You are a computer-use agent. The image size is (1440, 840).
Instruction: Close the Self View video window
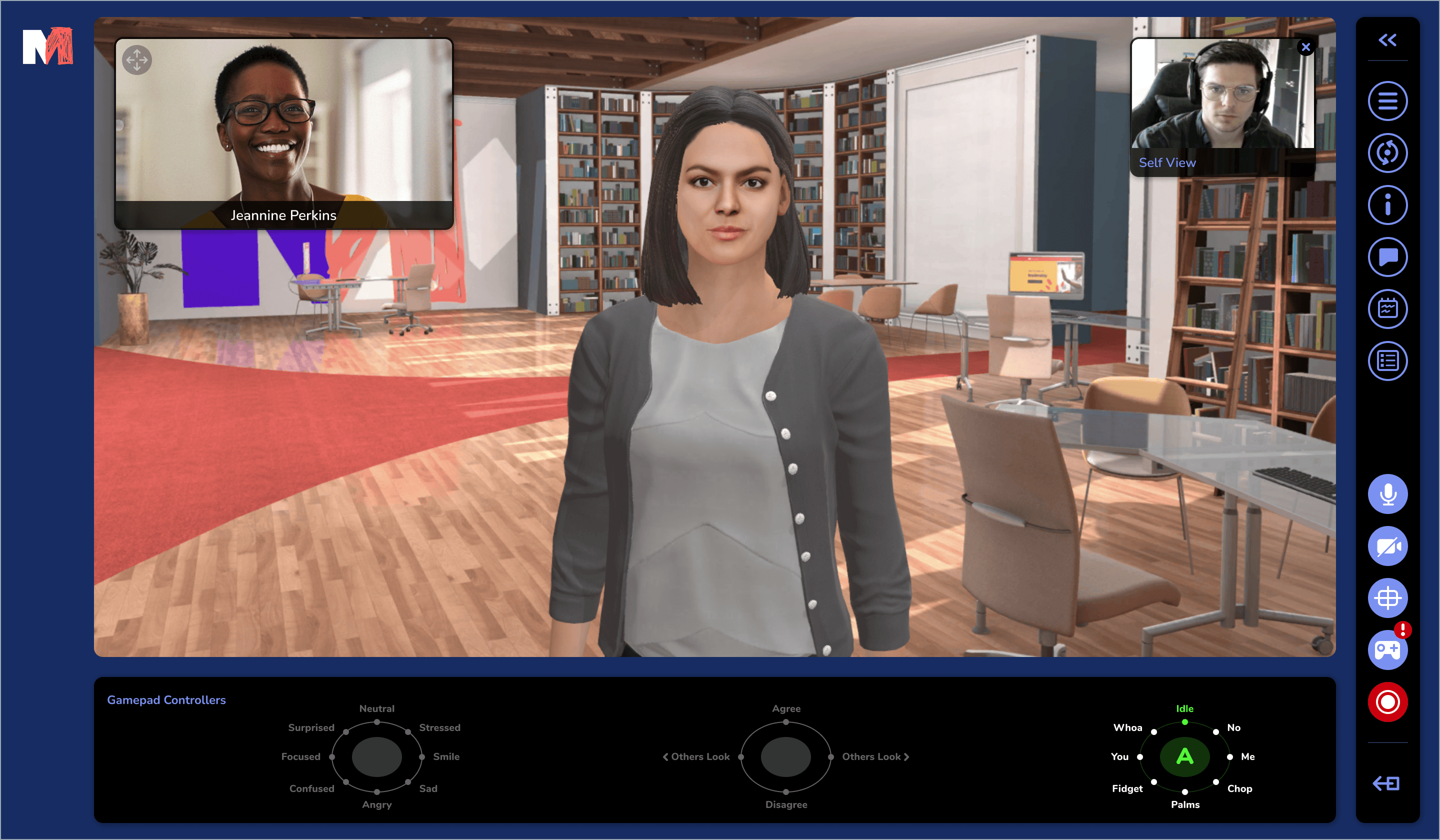pos(1306,47)
